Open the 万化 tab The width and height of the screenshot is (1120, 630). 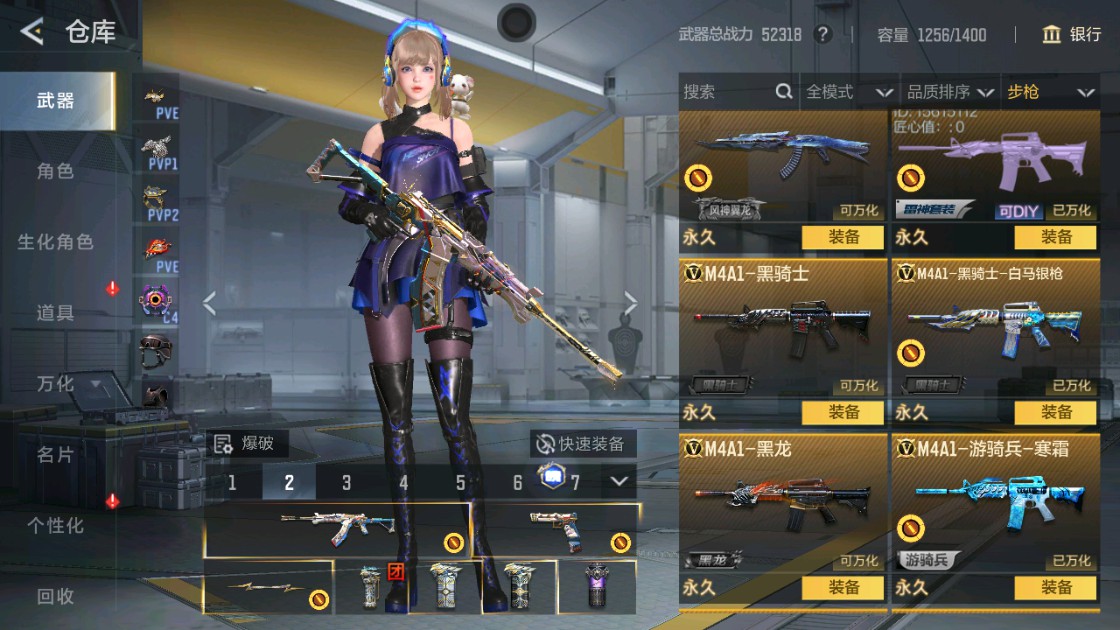[x=56, y=384]
